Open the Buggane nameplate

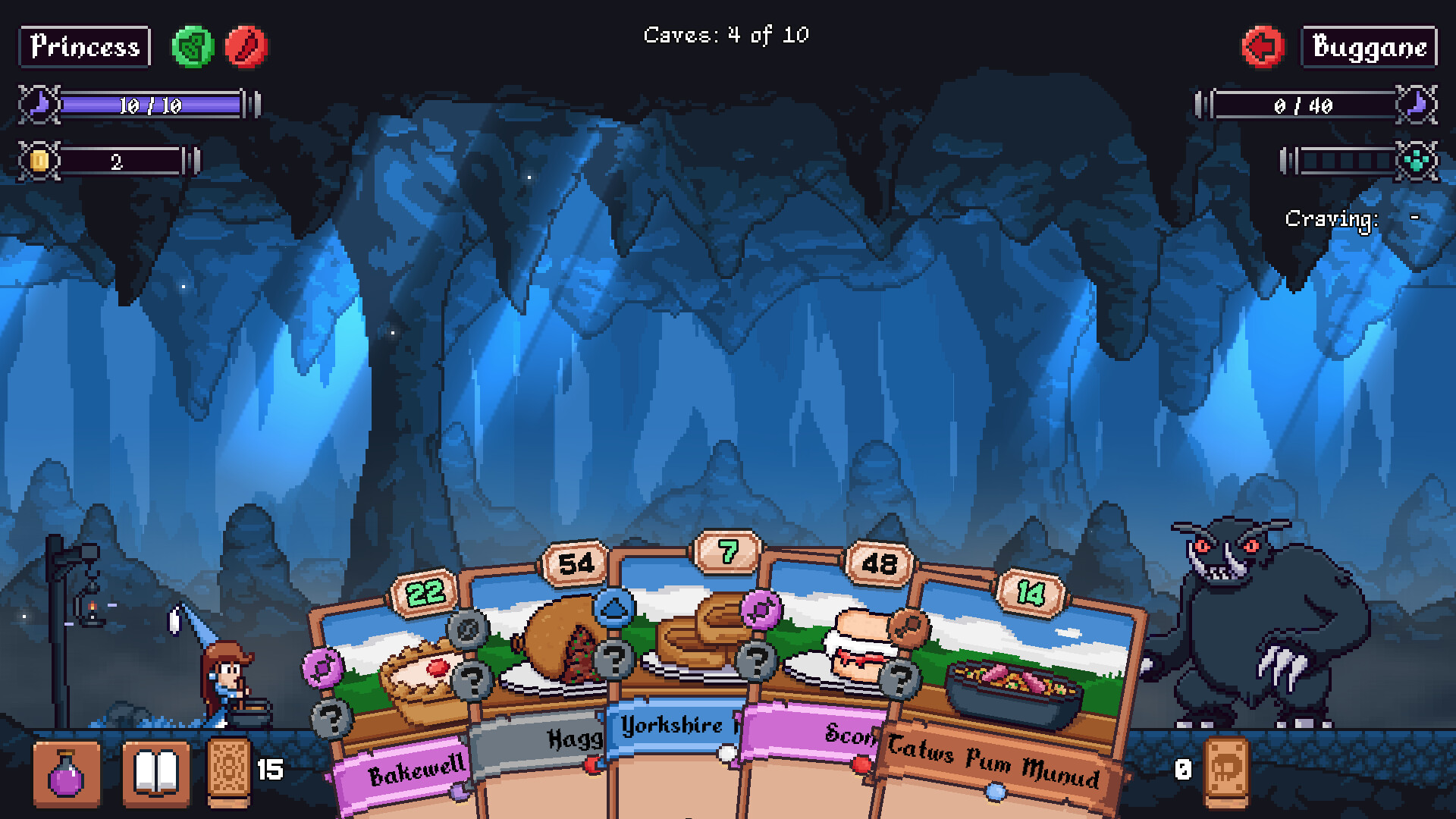(1368, 46)
